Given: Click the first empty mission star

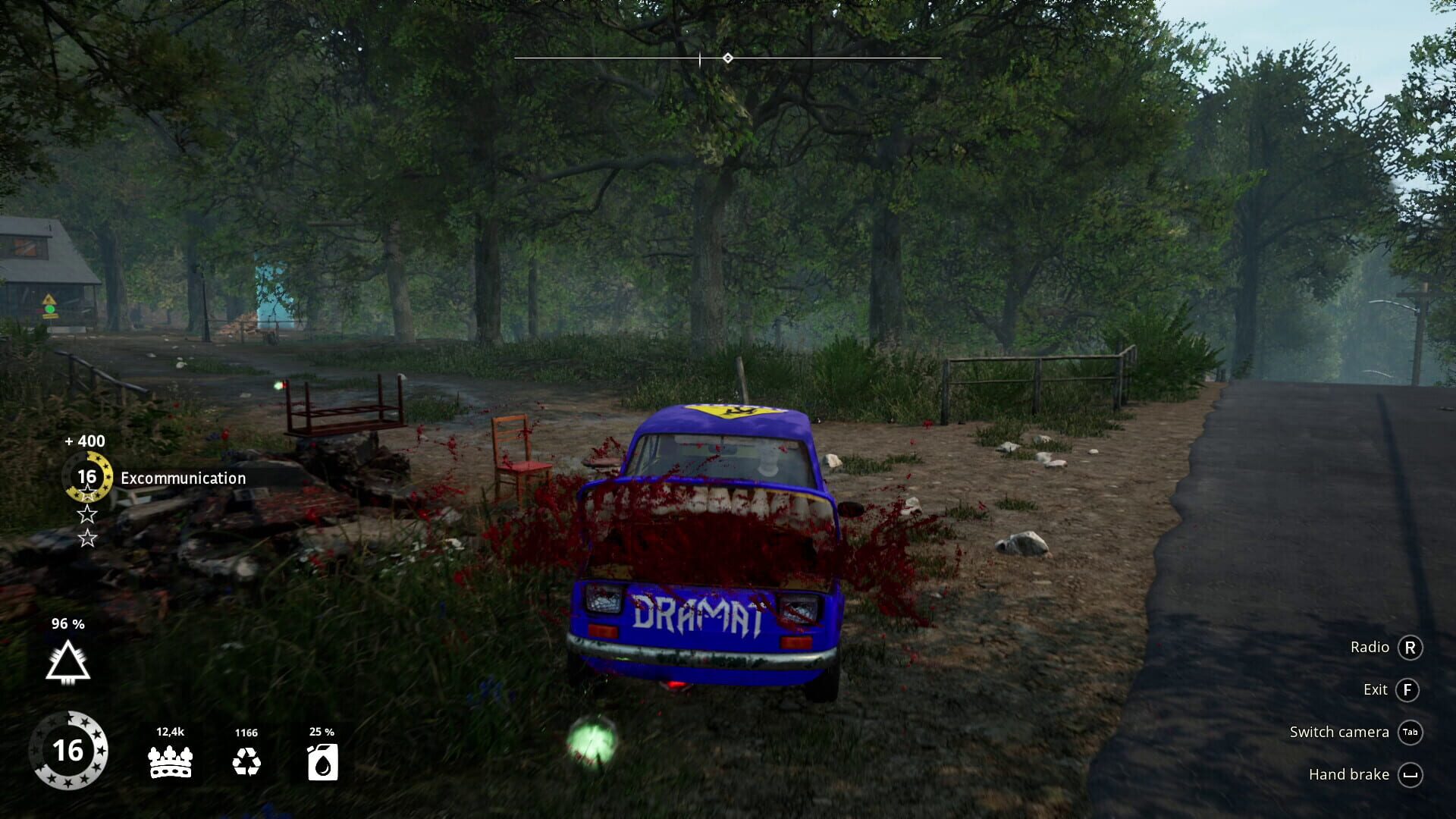Looking at the screenshot, I should tap(87, 515).
